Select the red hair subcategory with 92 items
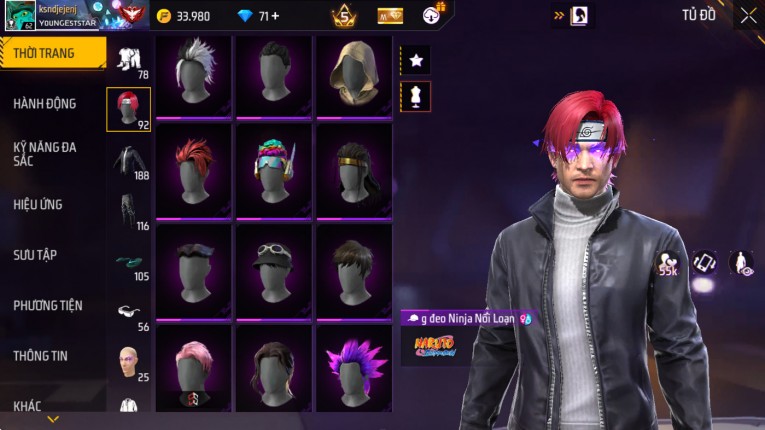The image size is (765, 430). coord(128,109)
